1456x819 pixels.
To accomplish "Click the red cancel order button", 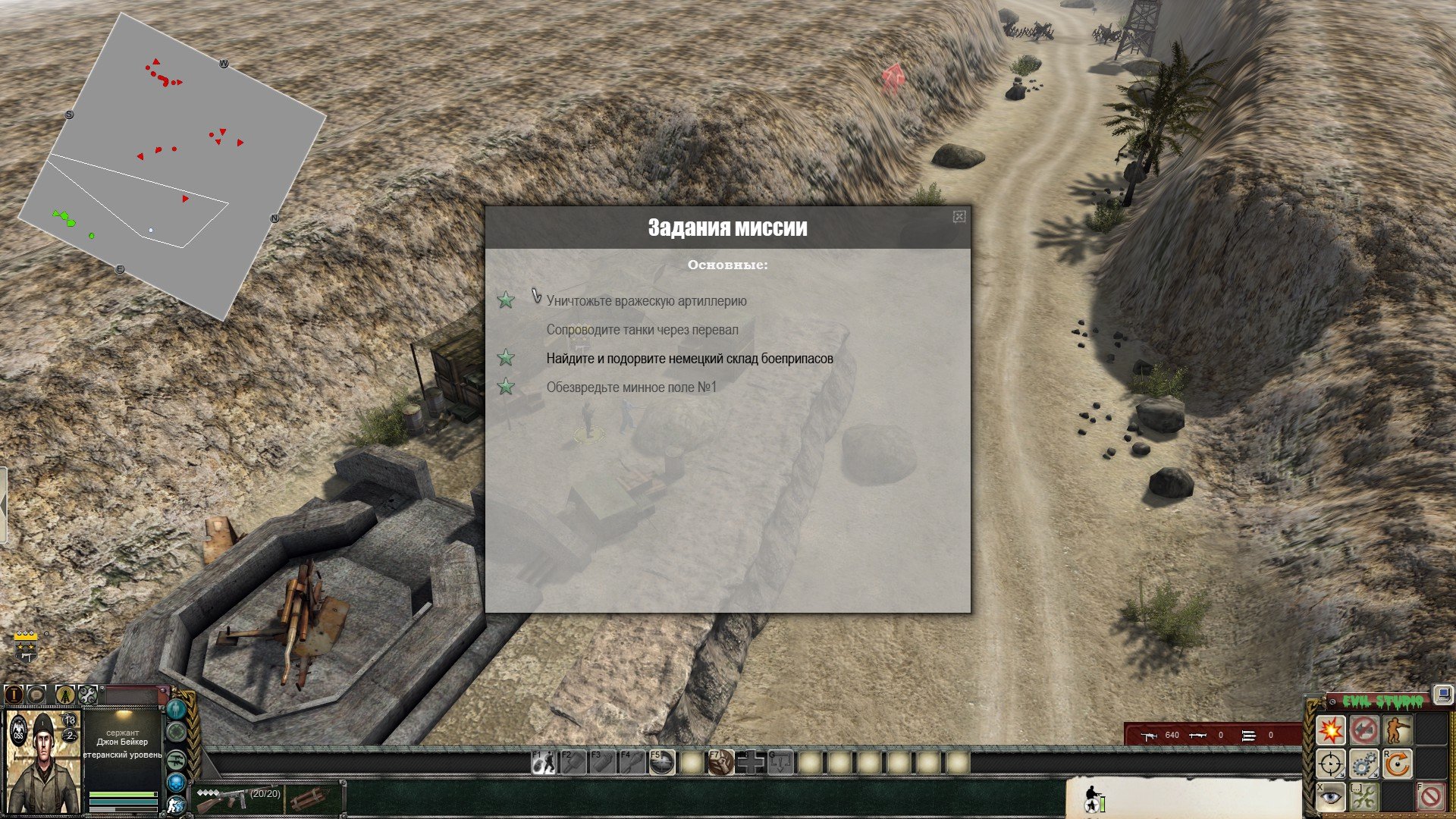I will pyautogui.click(x=1431, y=797).
